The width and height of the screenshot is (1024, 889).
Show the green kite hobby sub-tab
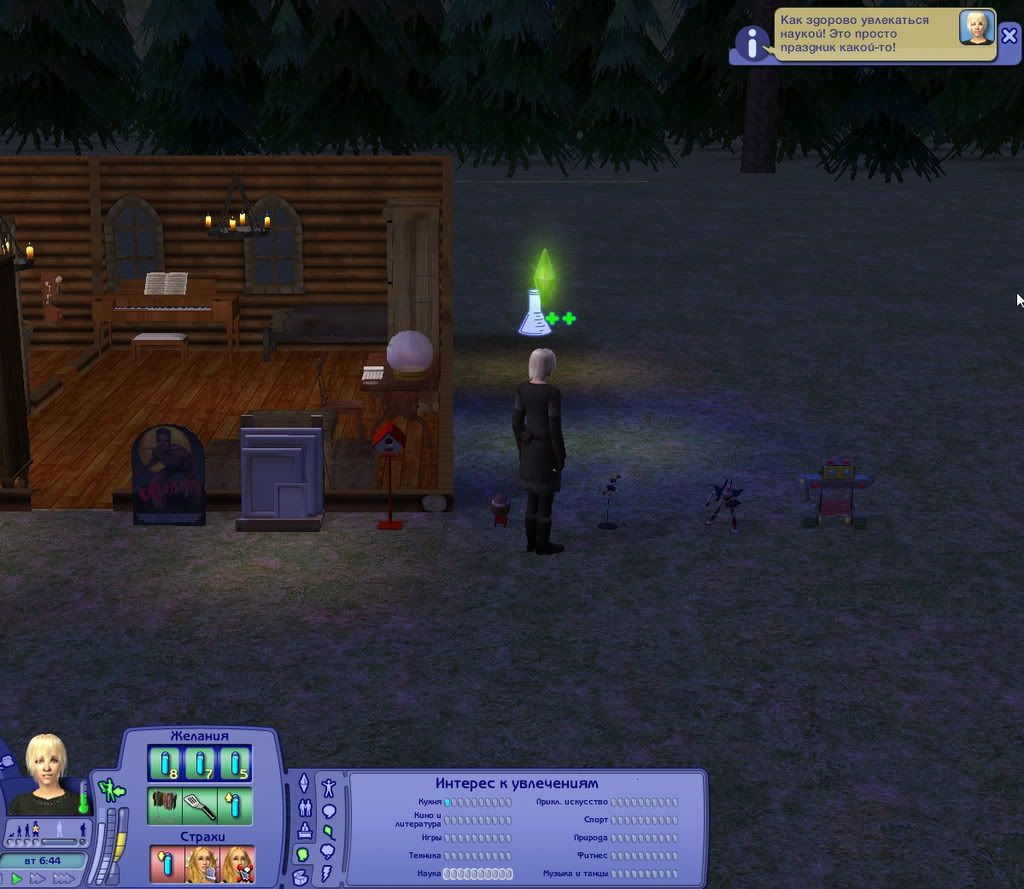click(x=327, y=830)
